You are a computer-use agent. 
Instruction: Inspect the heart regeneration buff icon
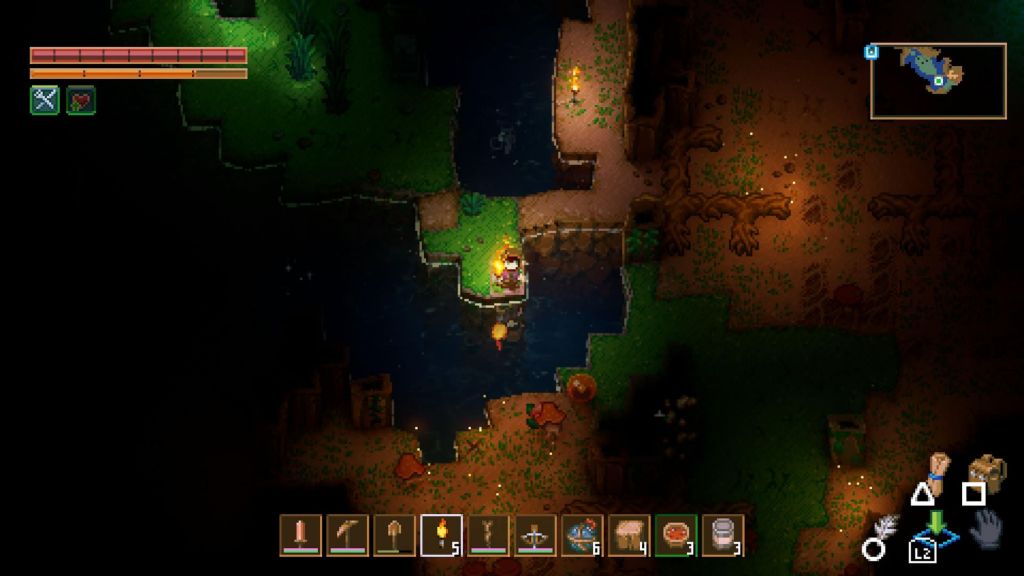point(81,100)
